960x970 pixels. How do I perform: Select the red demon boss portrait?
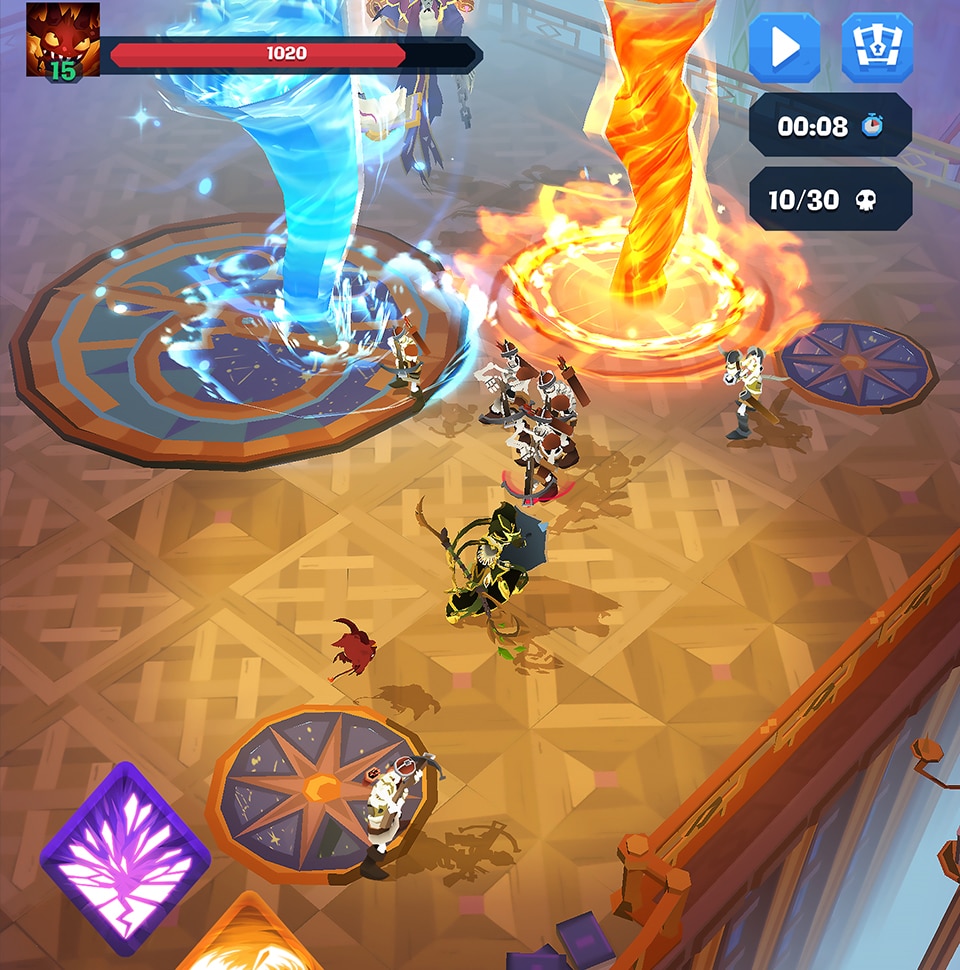tap(62, 40)
